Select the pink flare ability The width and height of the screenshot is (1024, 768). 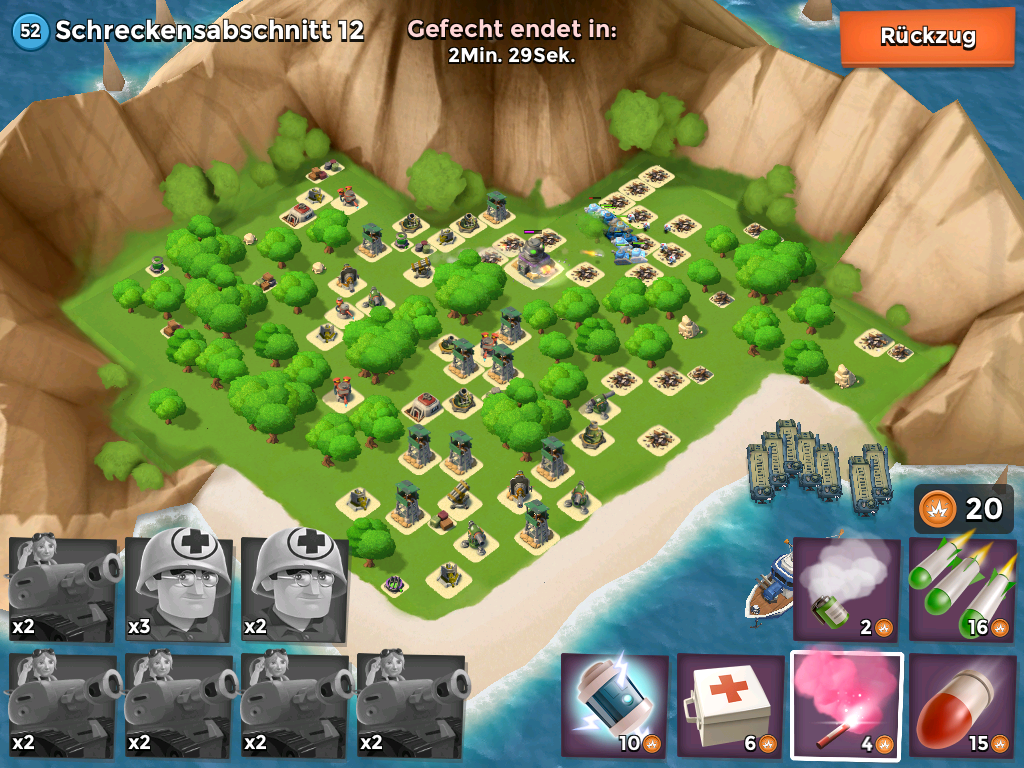click(x=846, y=704)
